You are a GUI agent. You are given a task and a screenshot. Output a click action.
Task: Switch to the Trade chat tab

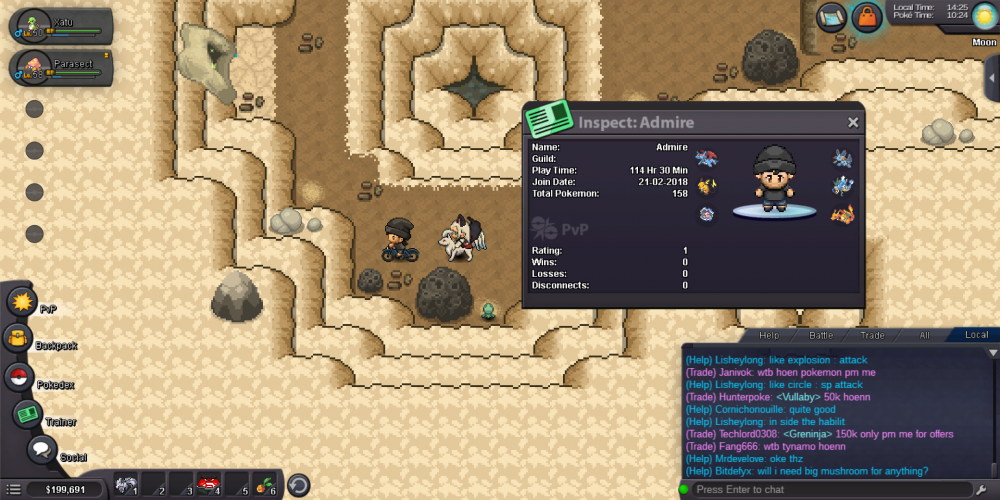point(872,335)
